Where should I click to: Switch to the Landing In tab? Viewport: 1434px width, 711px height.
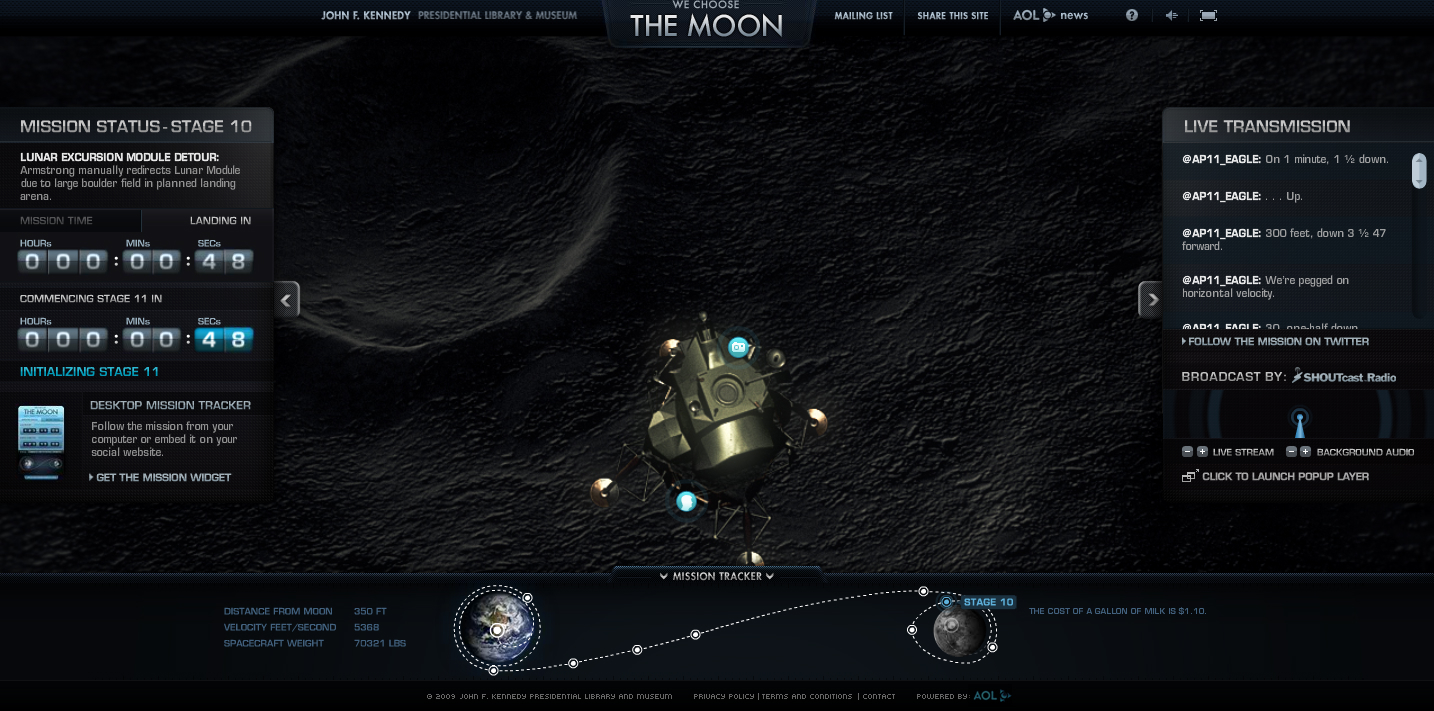click(x=220, y=221)
